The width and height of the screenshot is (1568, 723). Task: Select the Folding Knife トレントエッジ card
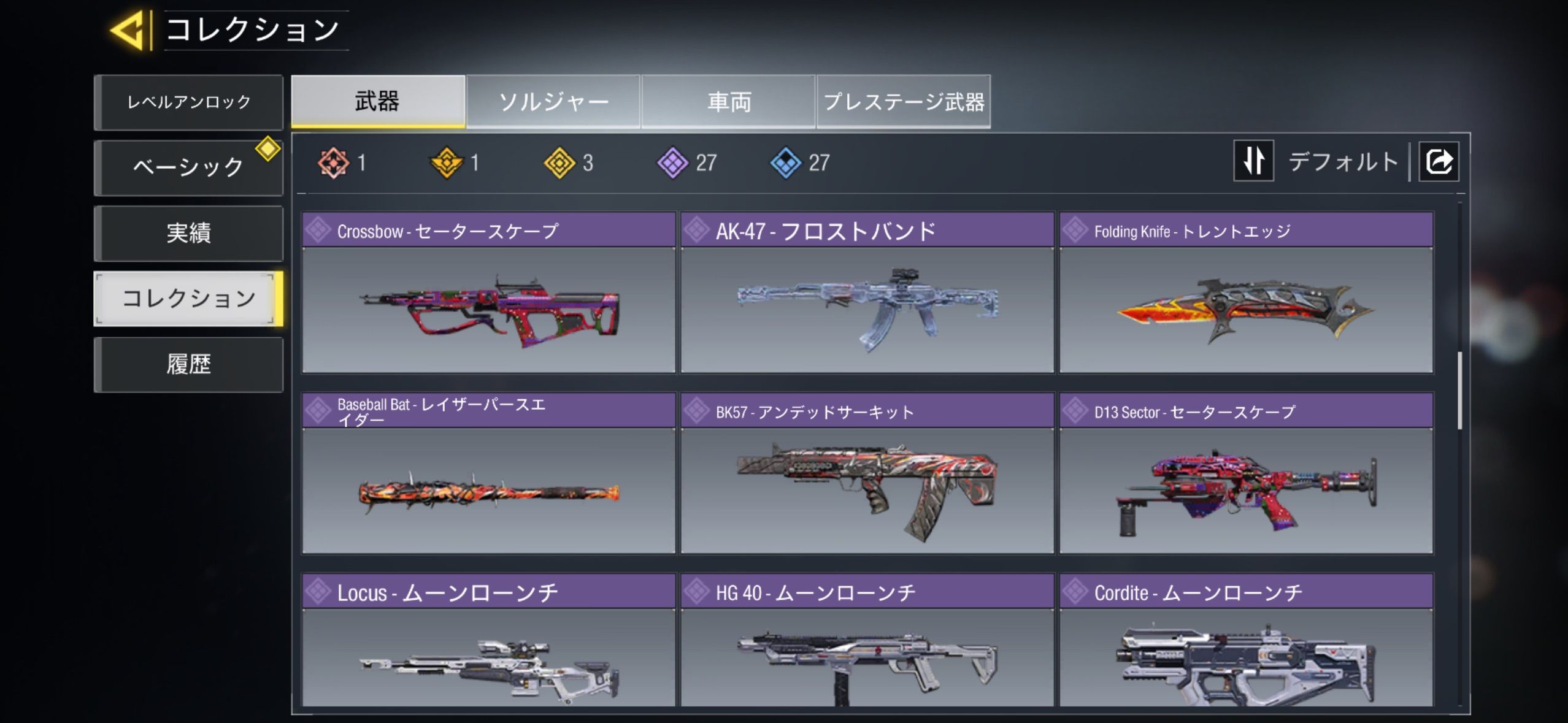click(1246, 293)
